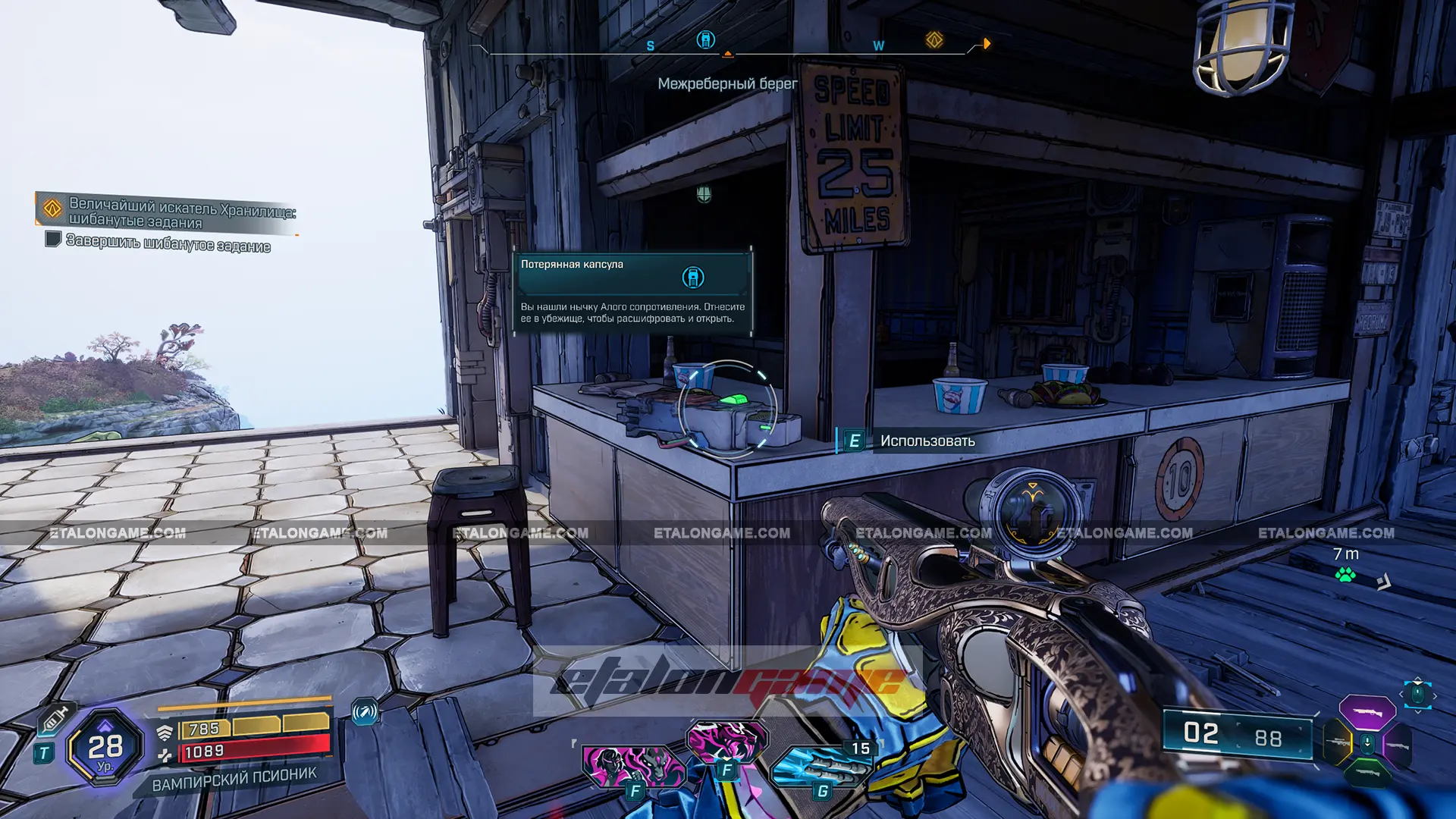Select the lost capsule marker on the compass
The height and width of the screenshot is (819, 1456).
tap(705, 40)
